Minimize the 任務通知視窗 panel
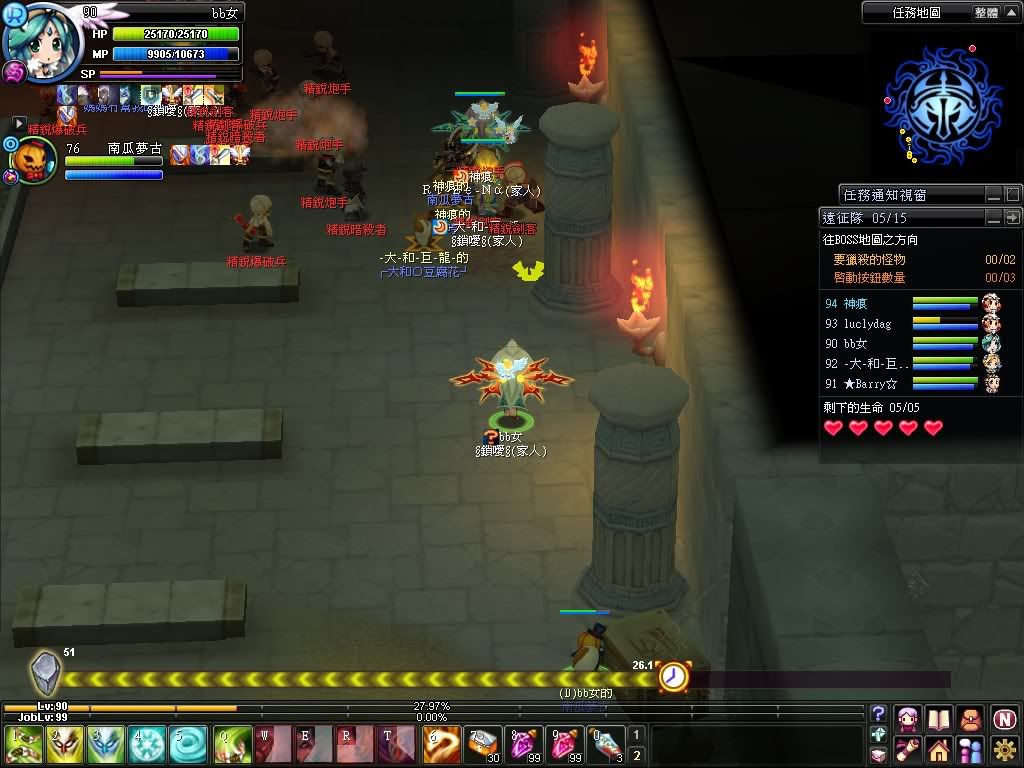The image size is (1024, 768). (x=993, y=194)
